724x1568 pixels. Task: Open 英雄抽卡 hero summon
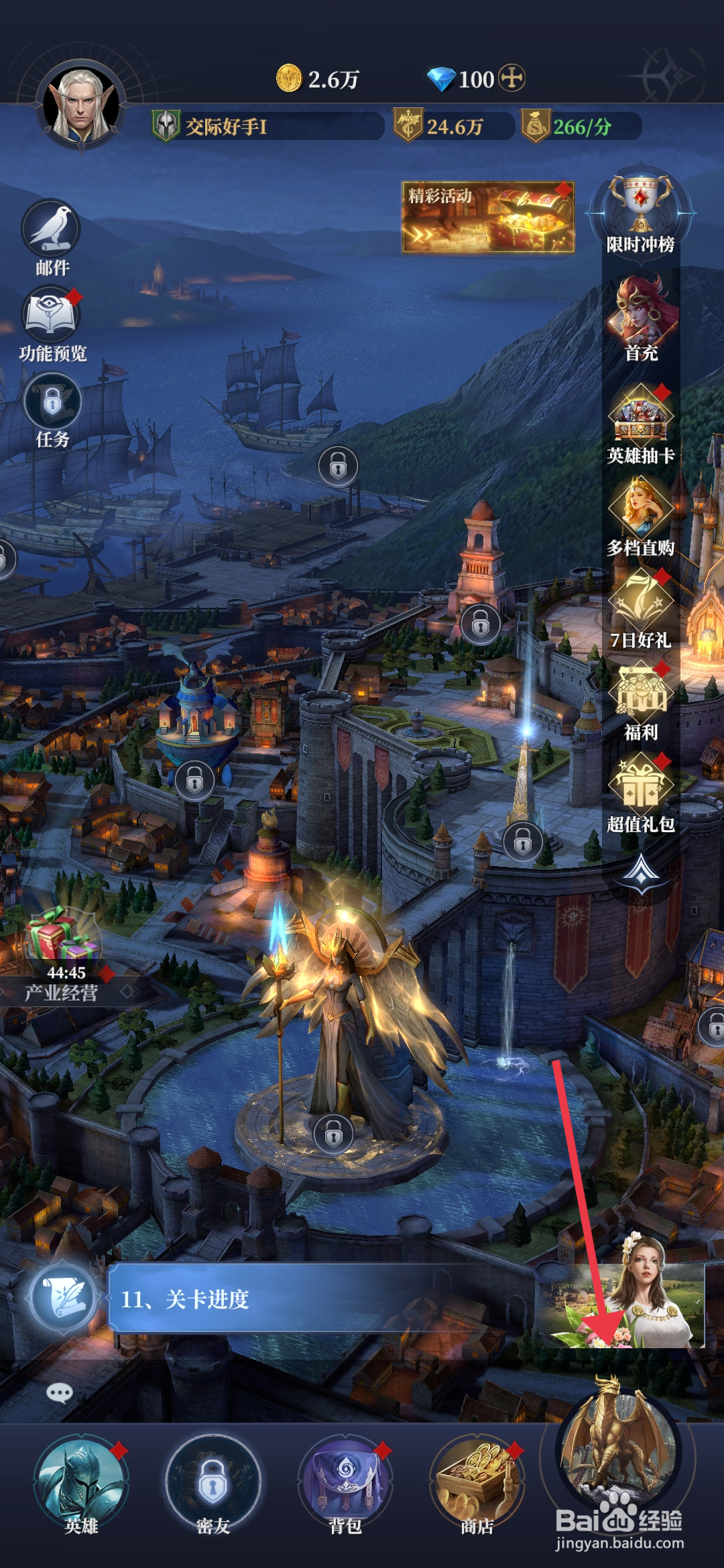pyautogui.click(x=641, y=417)
